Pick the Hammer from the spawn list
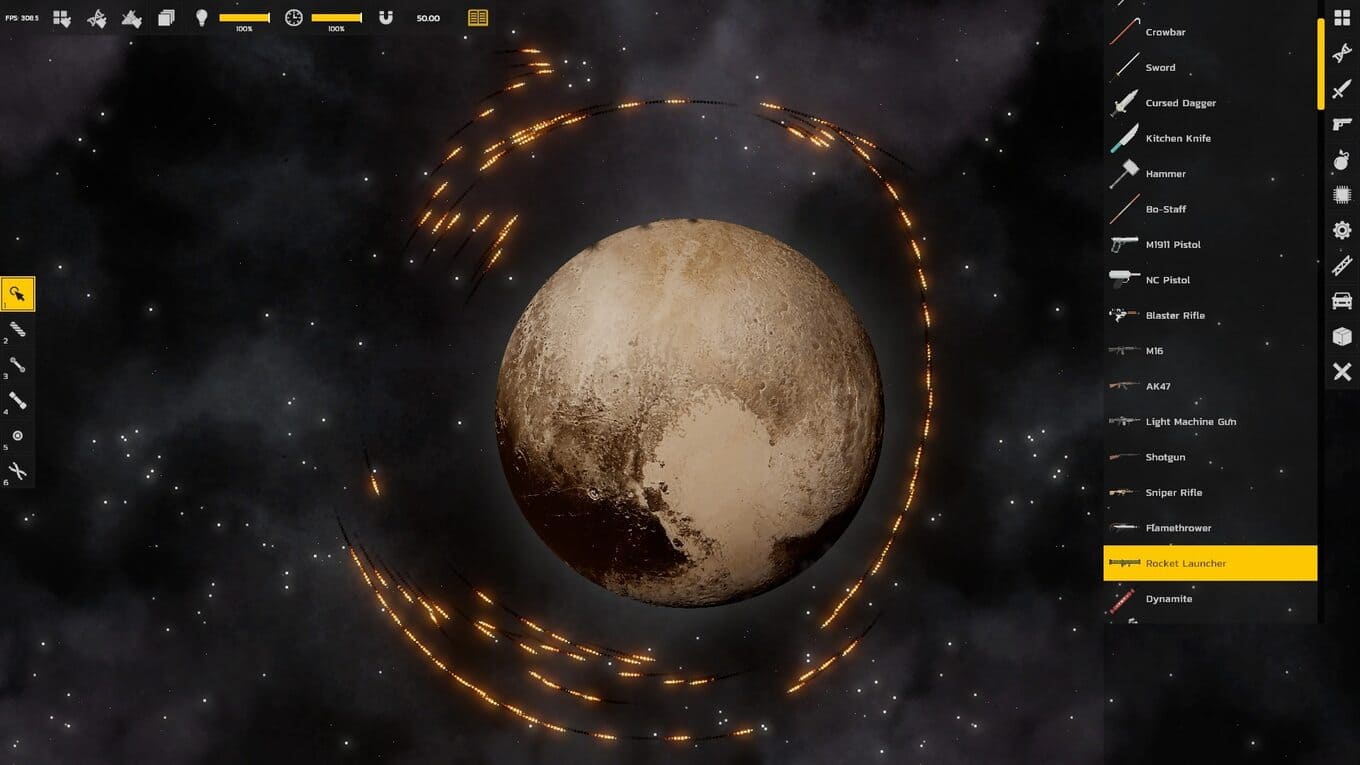1360x765 pixels. click(x=1165, y=174)
